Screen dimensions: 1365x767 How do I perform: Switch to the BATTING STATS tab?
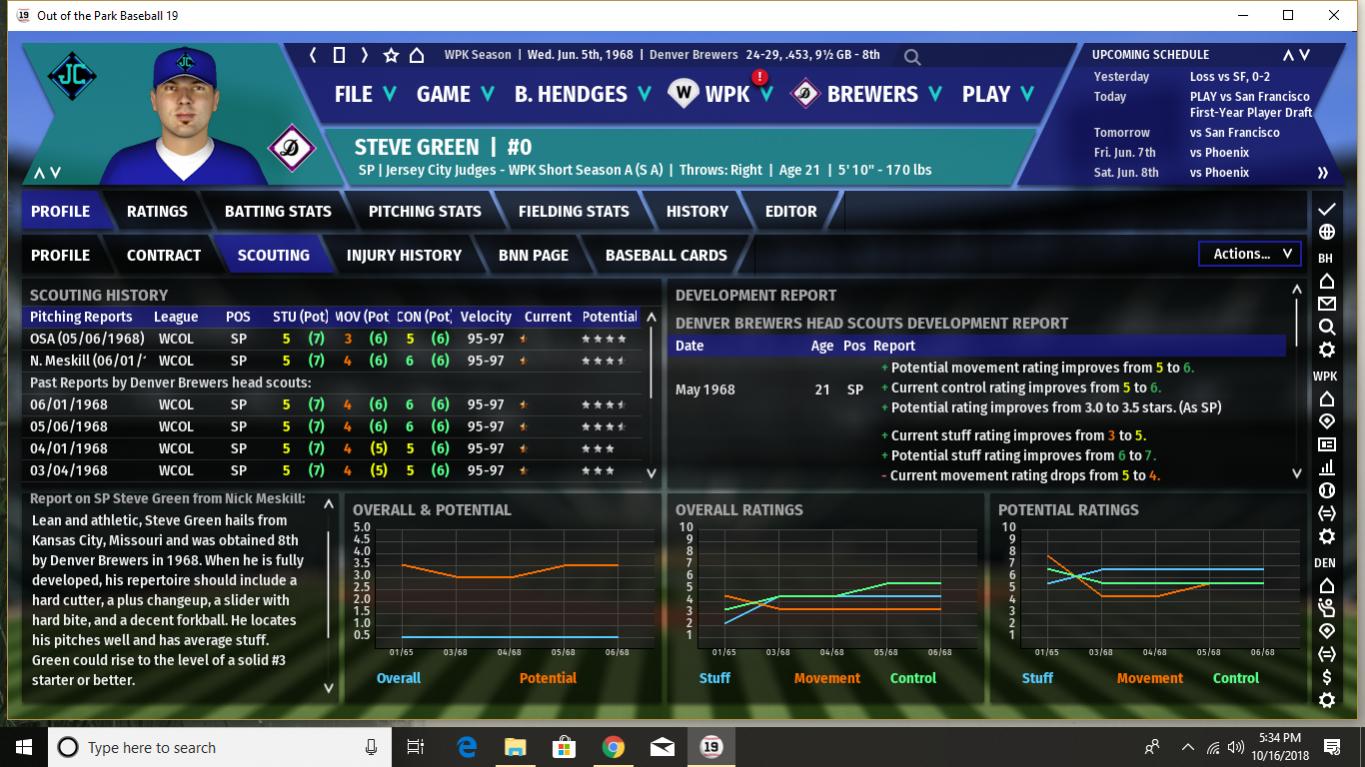point(278,211)
